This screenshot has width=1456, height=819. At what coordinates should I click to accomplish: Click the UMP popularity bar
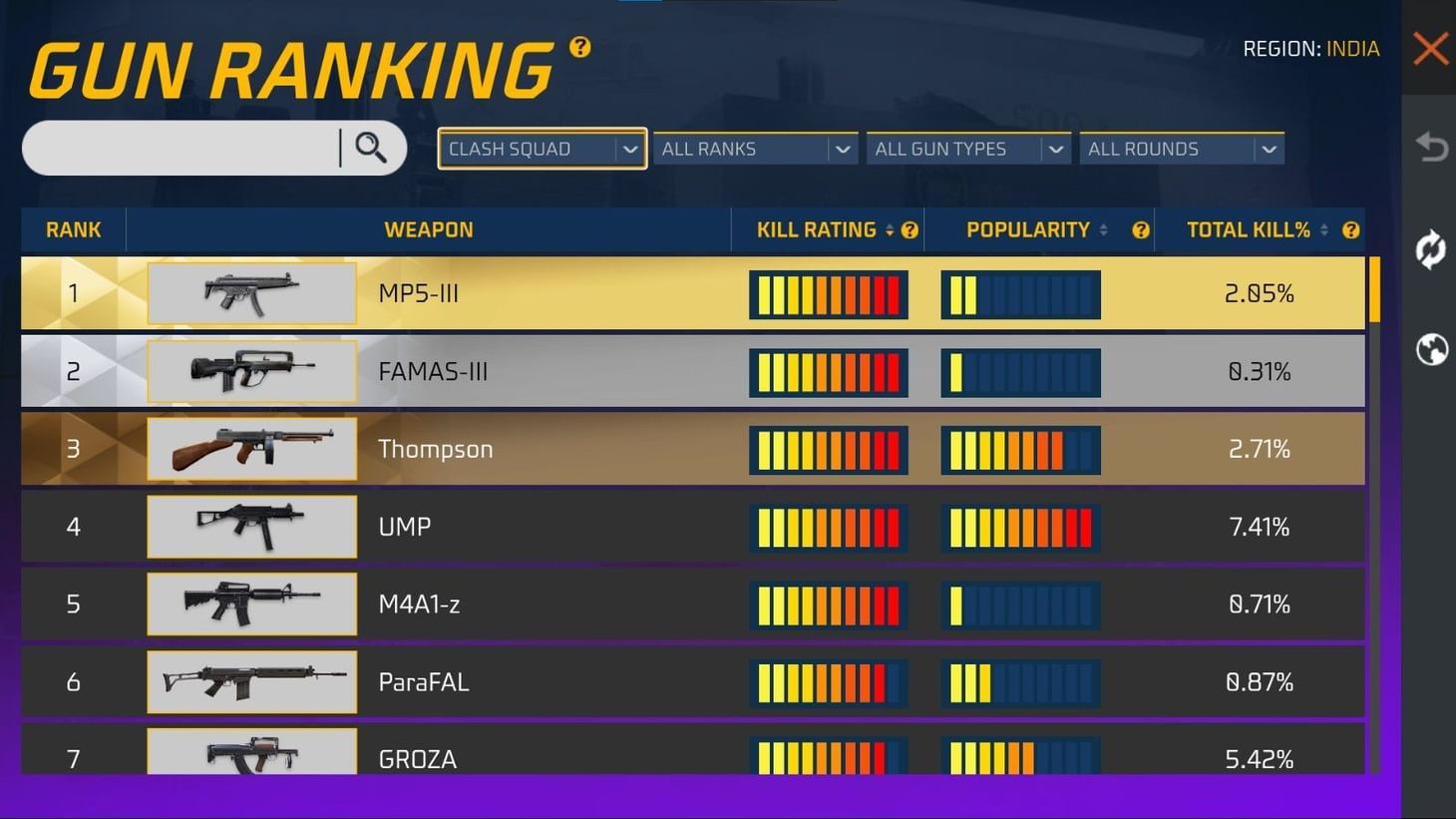(1019, 527)
